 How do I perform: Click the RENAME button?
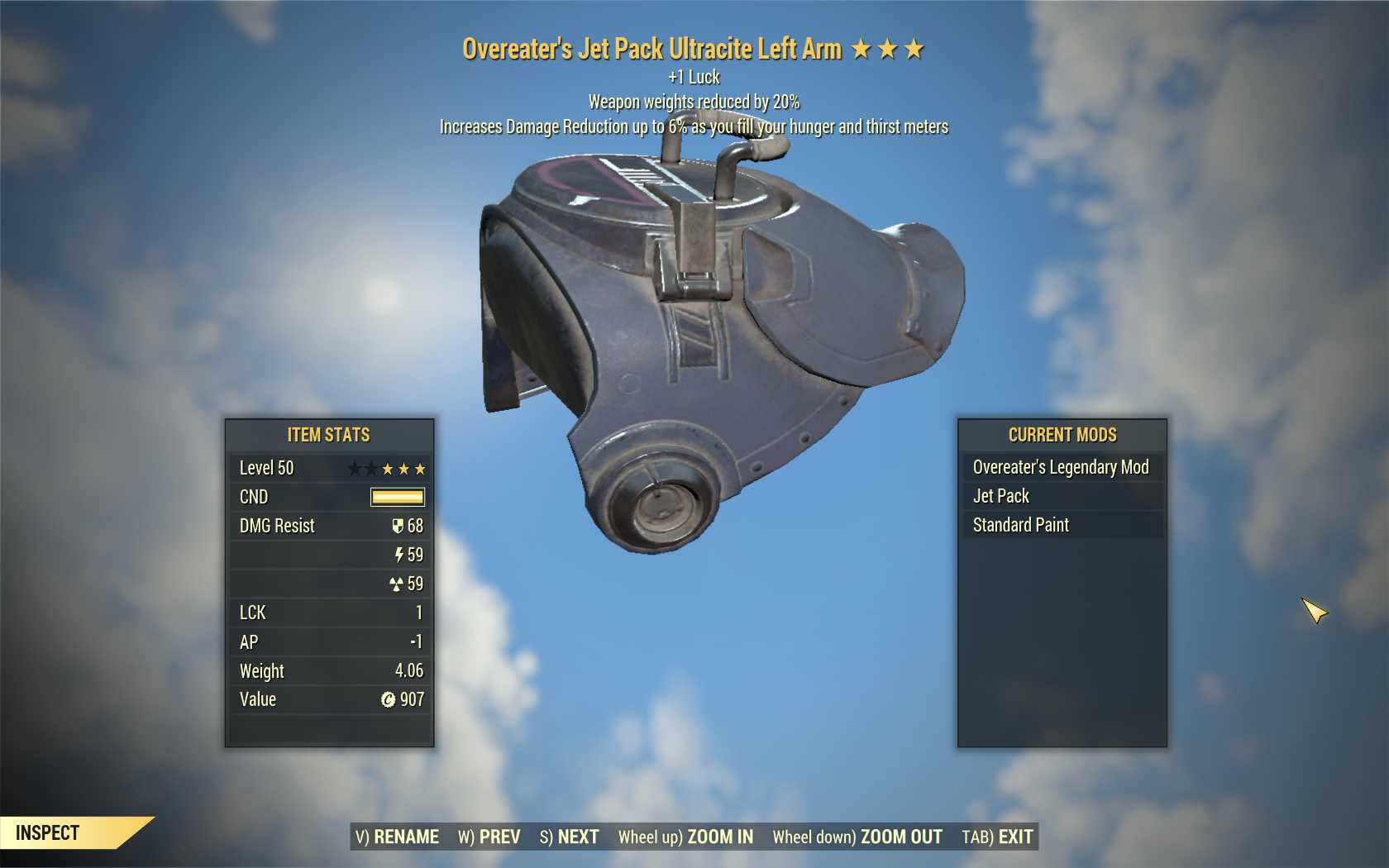398,837
